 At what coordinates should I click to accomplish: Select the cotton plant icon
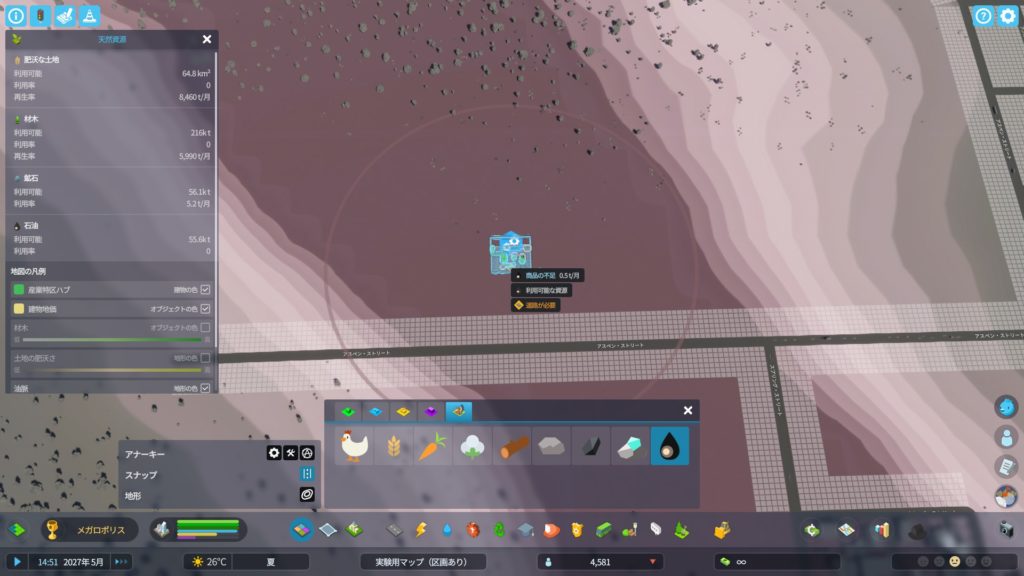click(472, 446)
